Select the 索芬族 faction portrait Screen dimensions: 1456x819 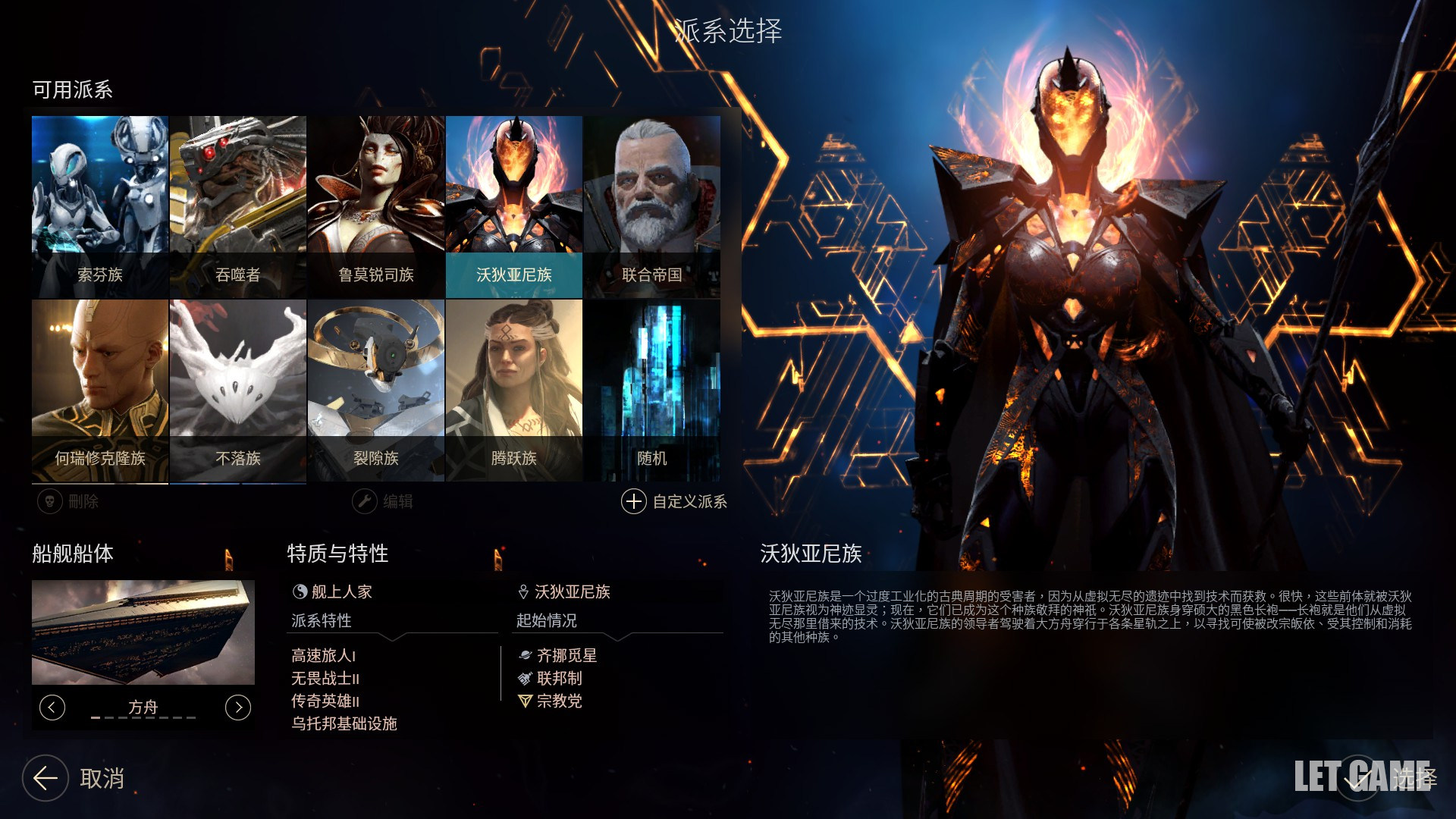tap(100, 205)
